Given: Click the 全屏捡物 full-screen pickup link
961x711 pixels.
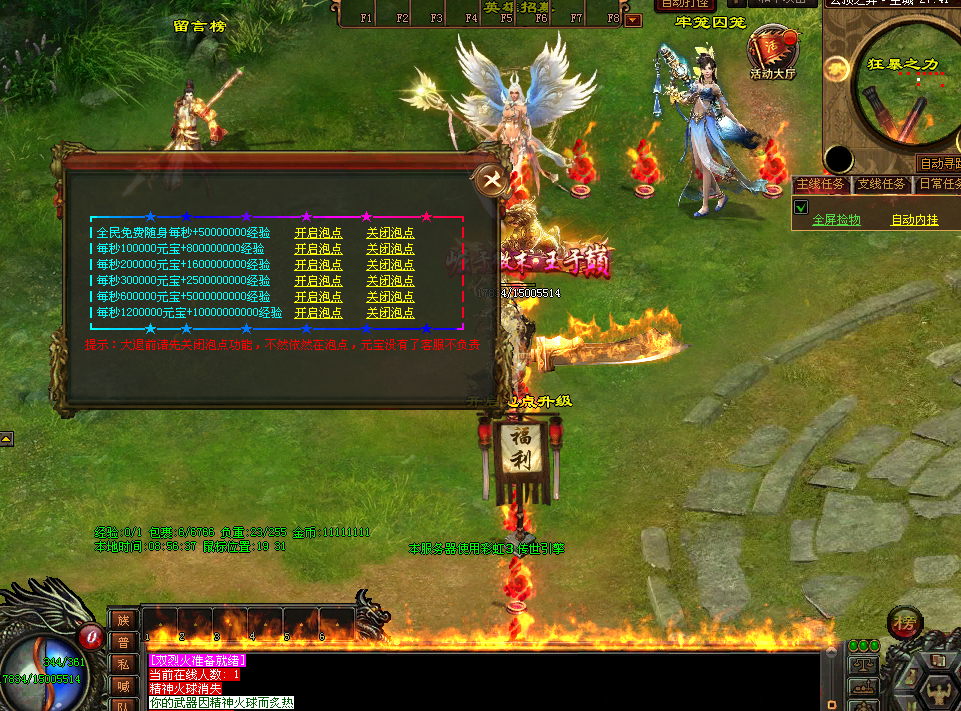Looking at the screenshot, I should point(836,220).
